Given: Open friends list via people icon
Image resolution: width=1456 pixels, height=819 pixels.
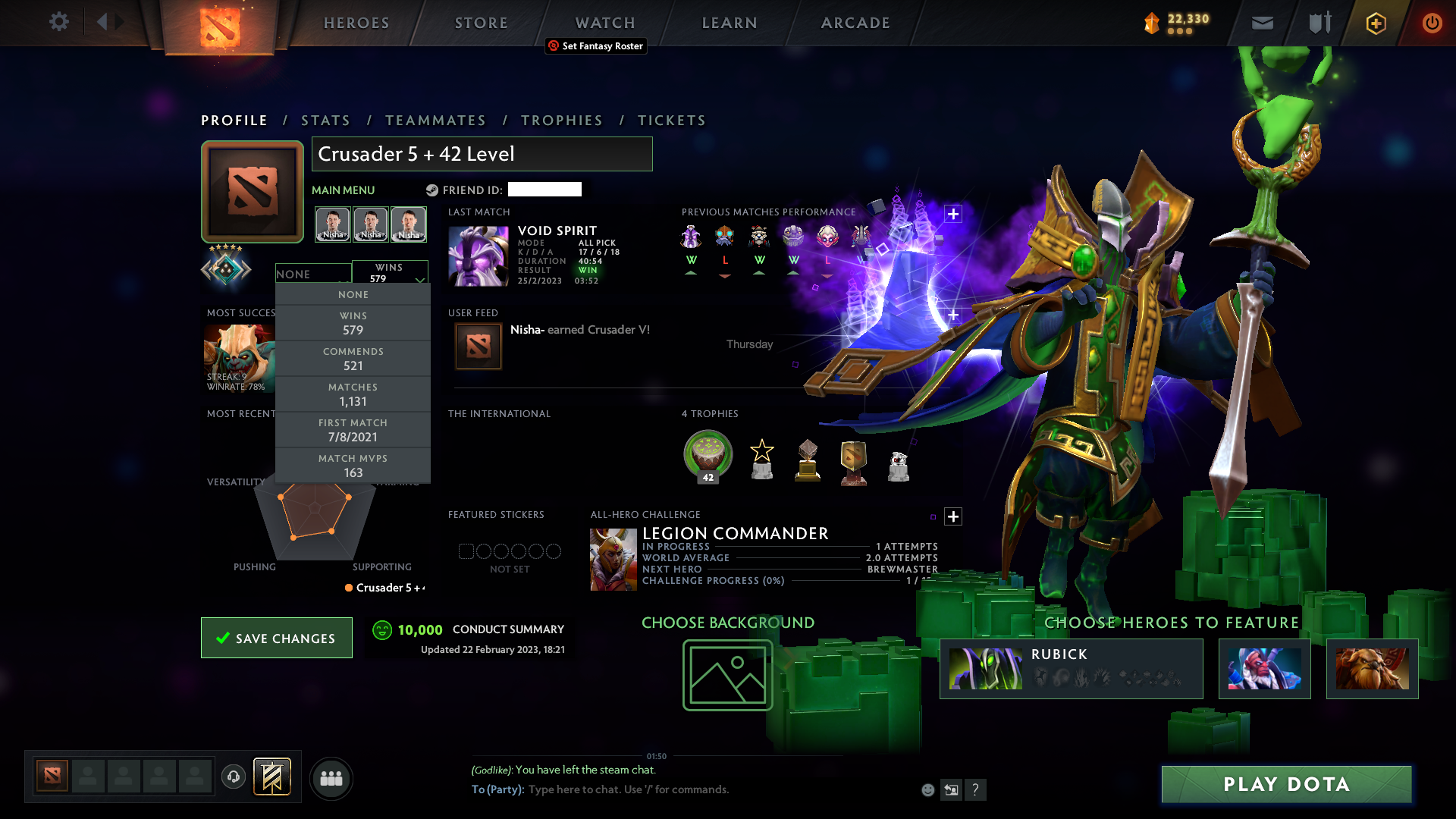Looking at the screenshot, I should [x=331, y=778].
